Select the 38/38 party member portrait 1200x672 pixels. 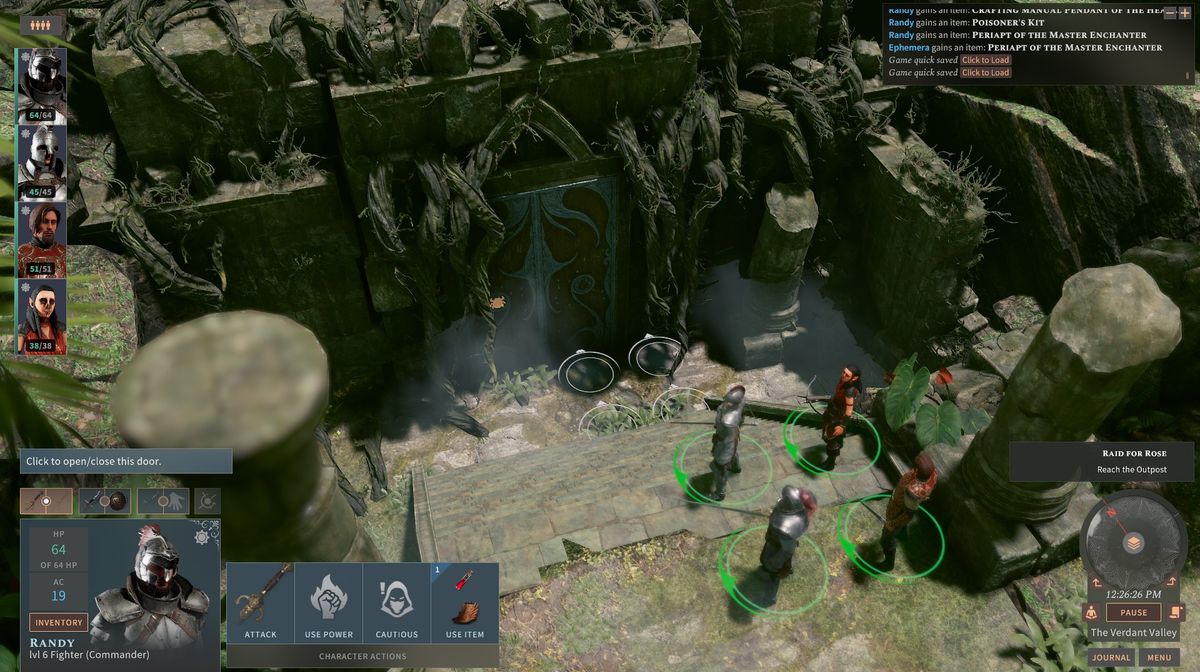42,316
